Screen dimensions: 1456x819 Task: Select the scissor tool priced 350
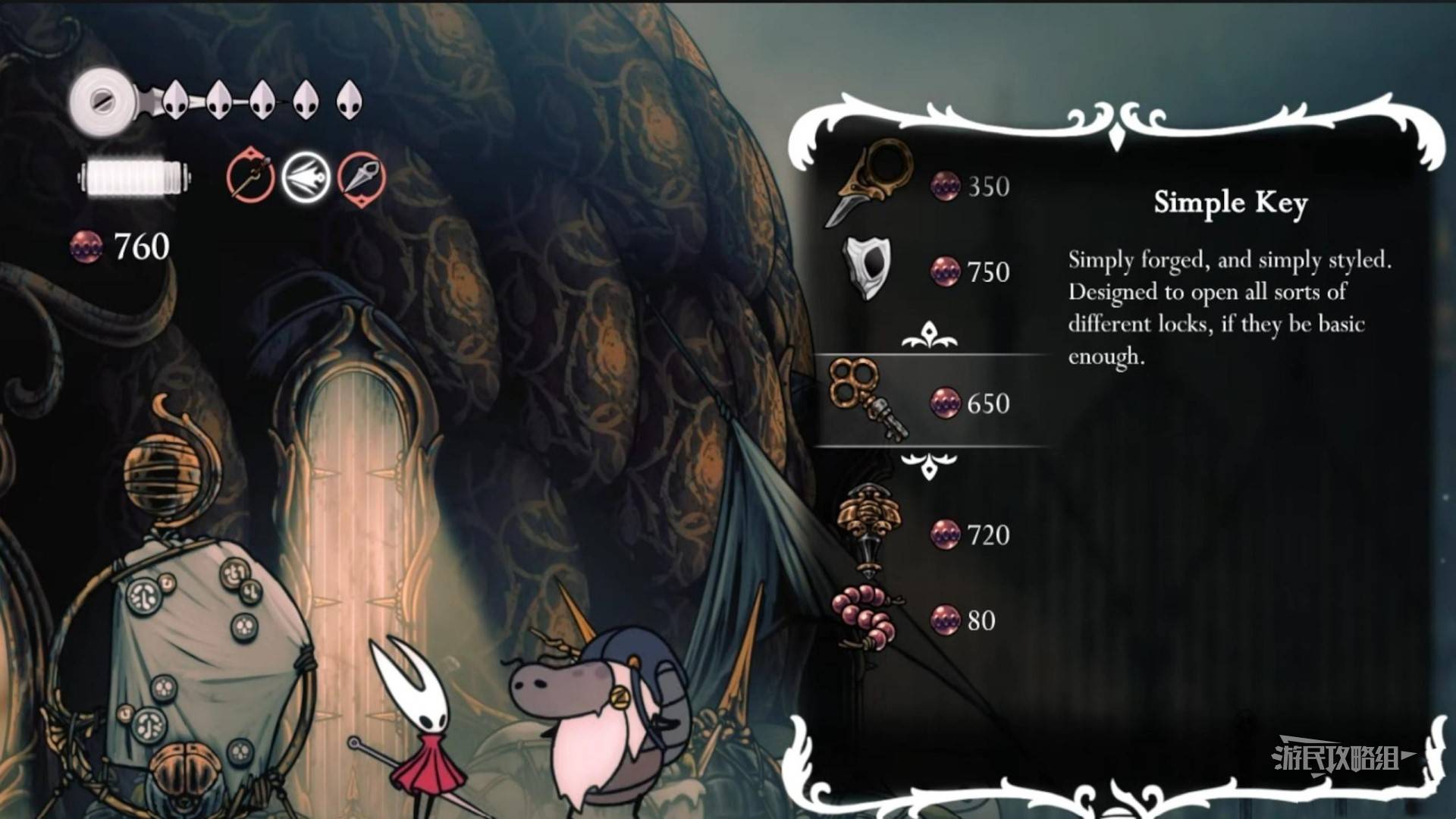[x=872, y=183]
